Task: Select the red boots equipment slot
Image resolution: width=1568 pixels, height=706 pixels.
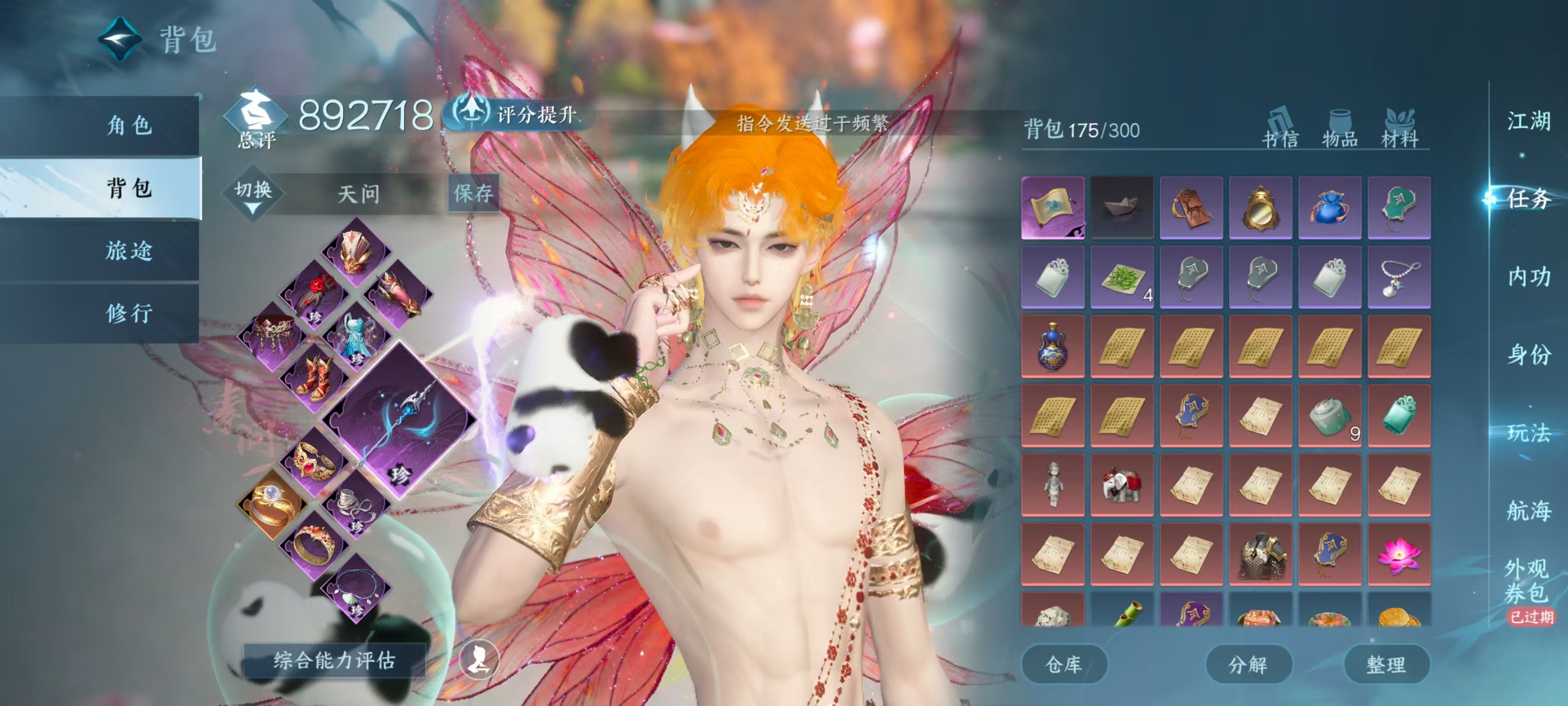Action: click(315, 378)
